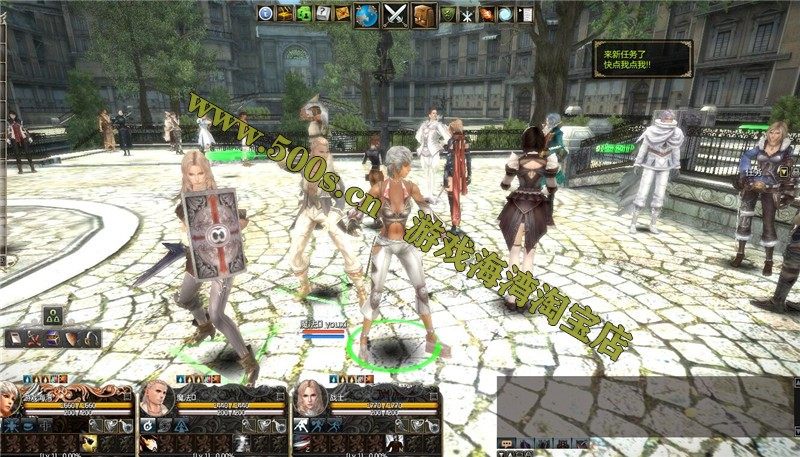The image size is (800, 457).
Task: Select the white snowflake icon
Action: click(x=467, y=13)
